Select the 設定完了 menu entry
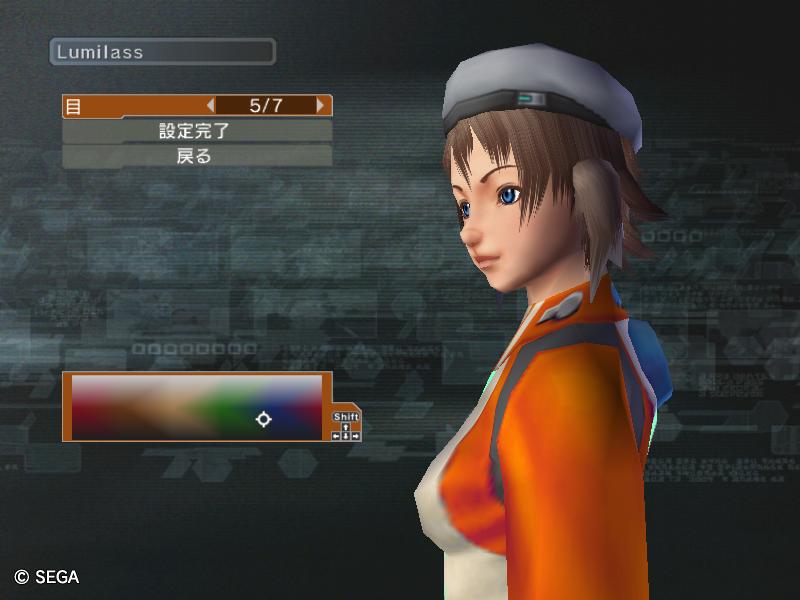This screenshot has width=800, height=600. point(196,131)
